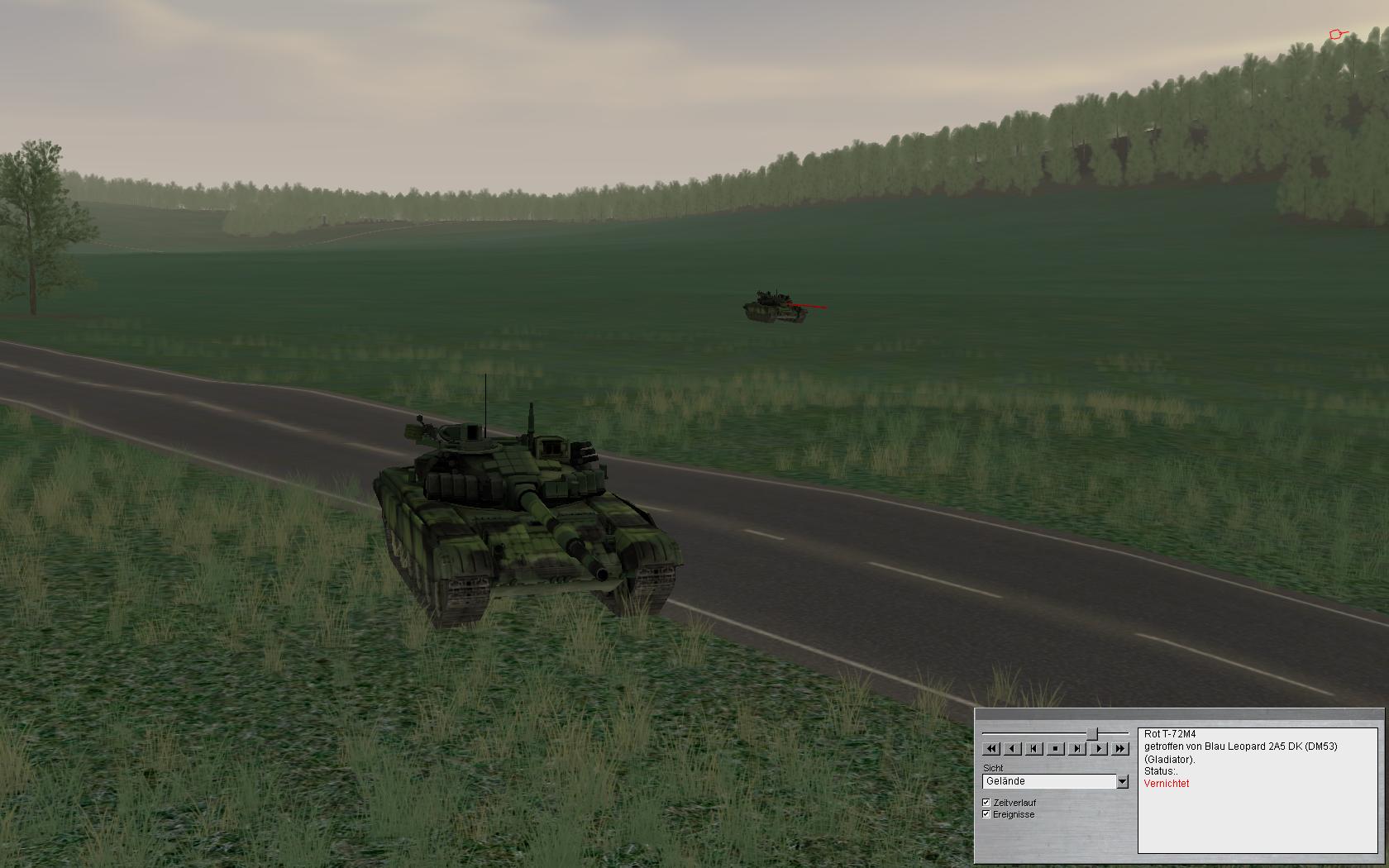Click the replay timeline slider handle

pyautogui.click(x=1092, y=733)
